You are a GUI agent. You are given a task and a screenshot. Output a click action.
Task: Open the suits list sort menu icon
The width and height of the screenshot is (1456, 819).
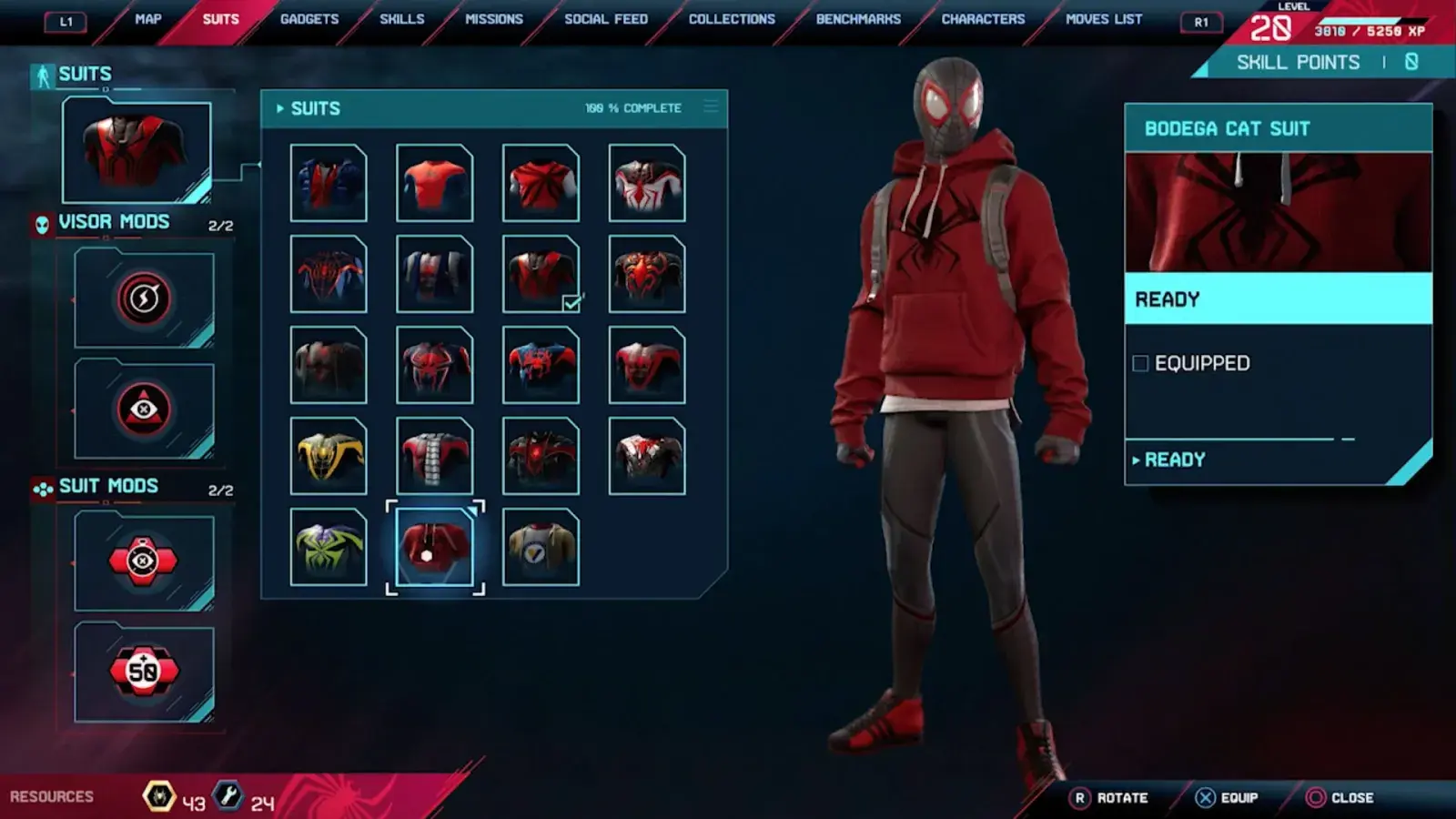(x=711, y=107)
